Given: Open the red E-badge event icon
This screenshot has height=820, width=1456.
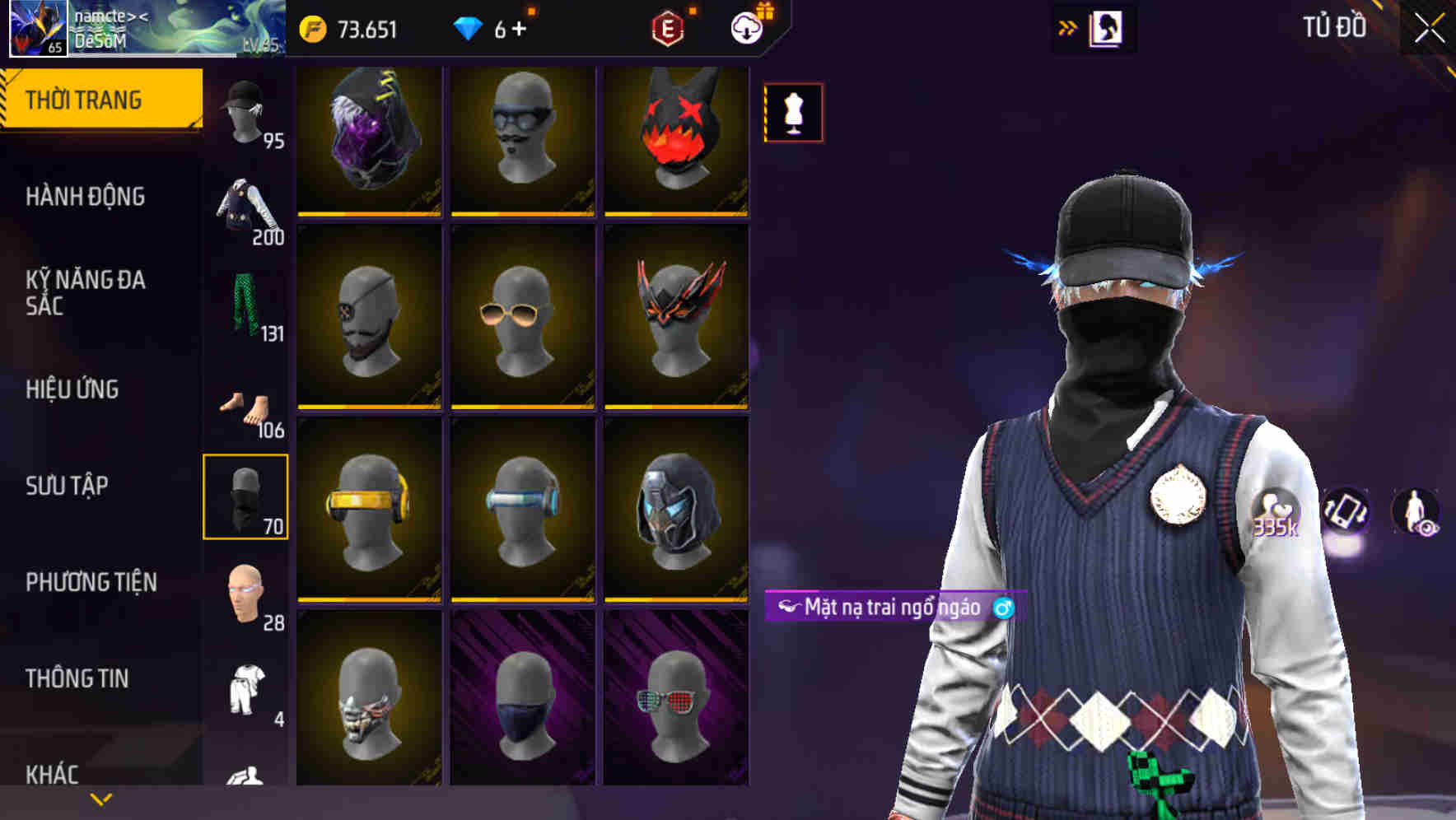Looking at the screenshot, I should (x=669, y=27).
